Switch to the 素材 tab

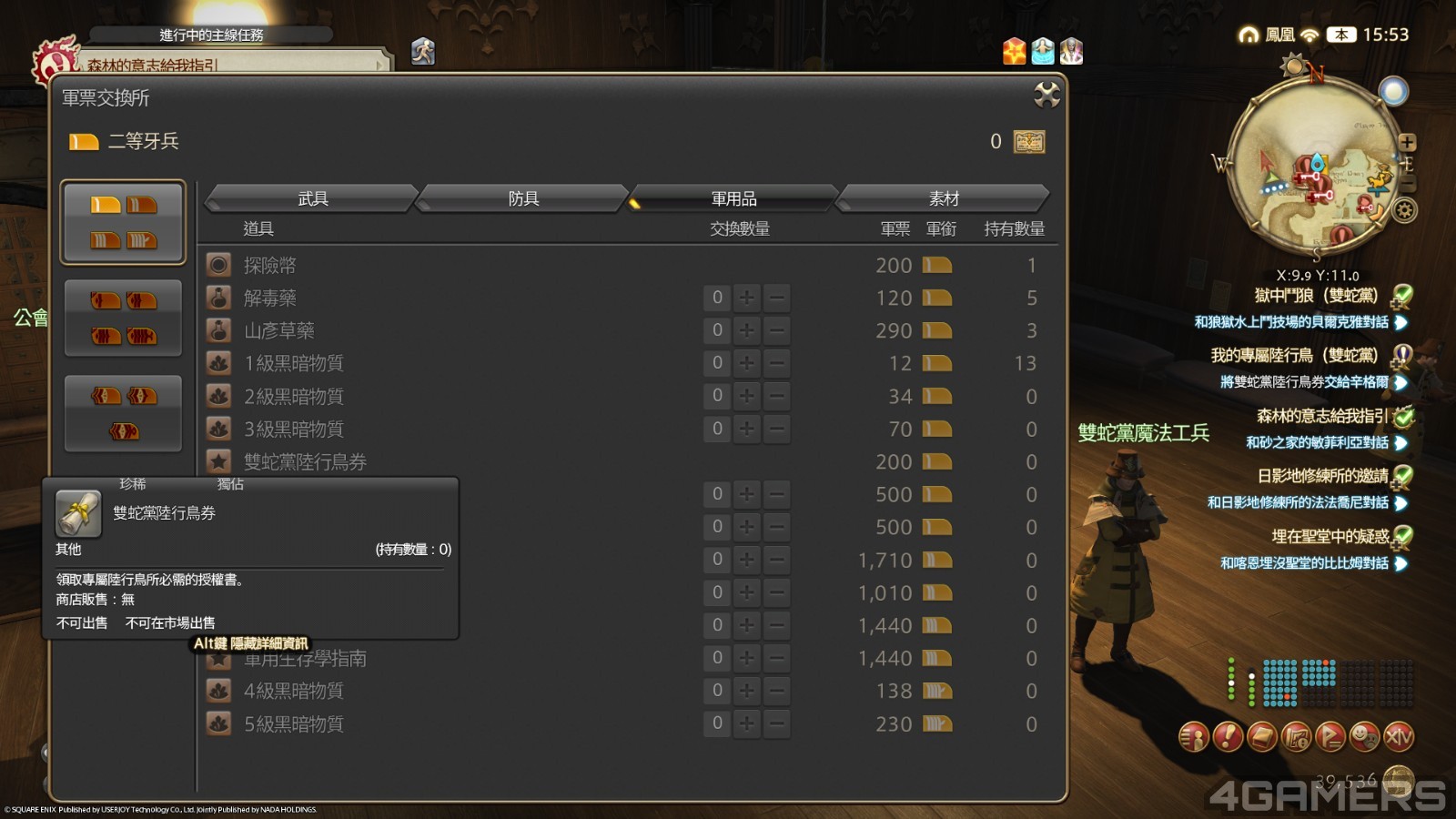click(942, 197)
